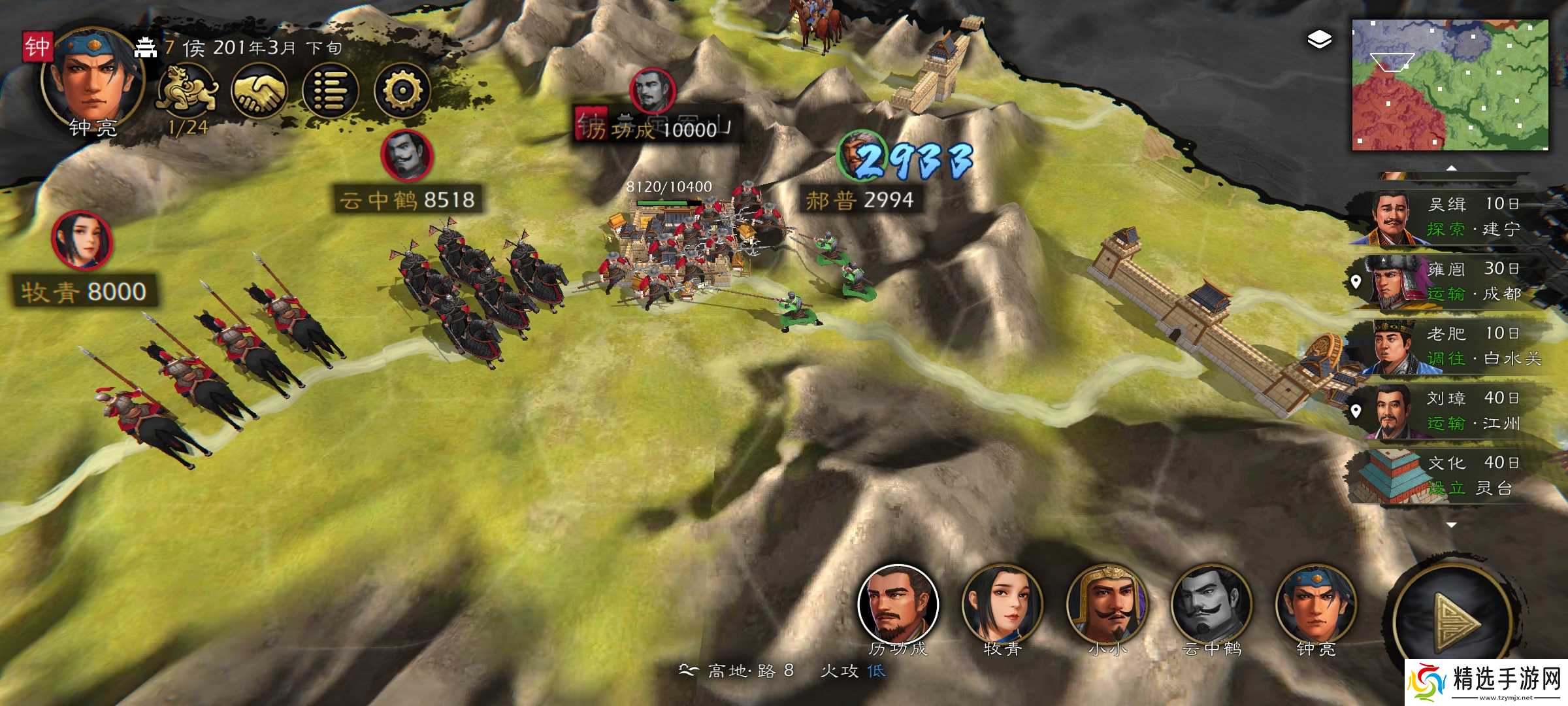
Task: Open the golden beast officers icon
Action: point(188,92)
